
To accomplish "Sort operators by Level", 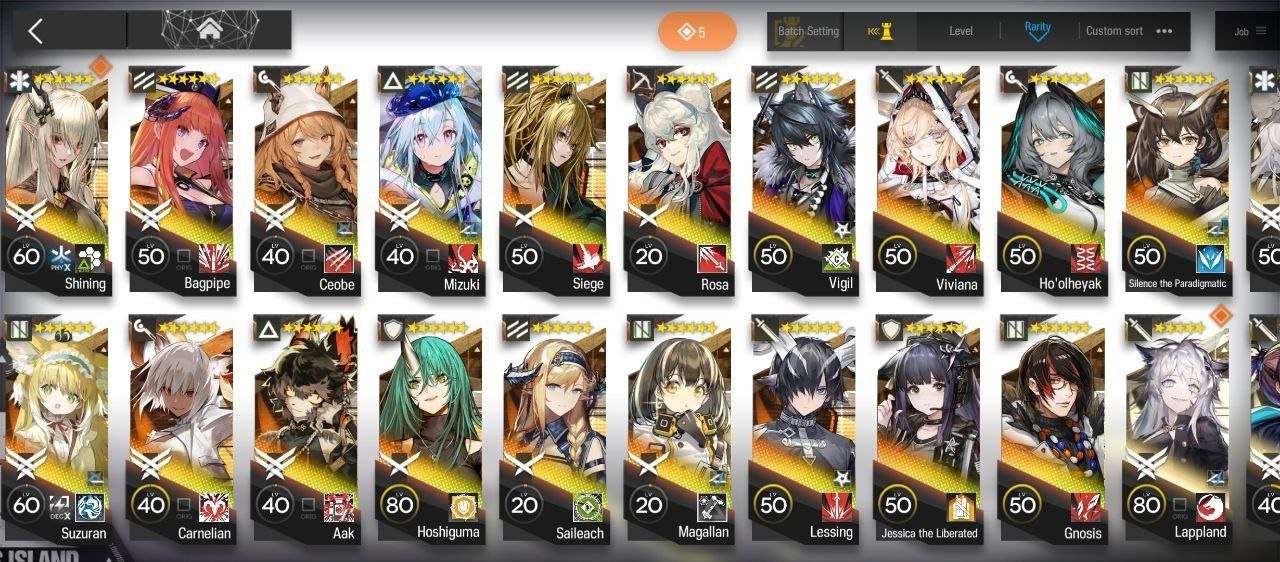I will [x=960, y=31].
